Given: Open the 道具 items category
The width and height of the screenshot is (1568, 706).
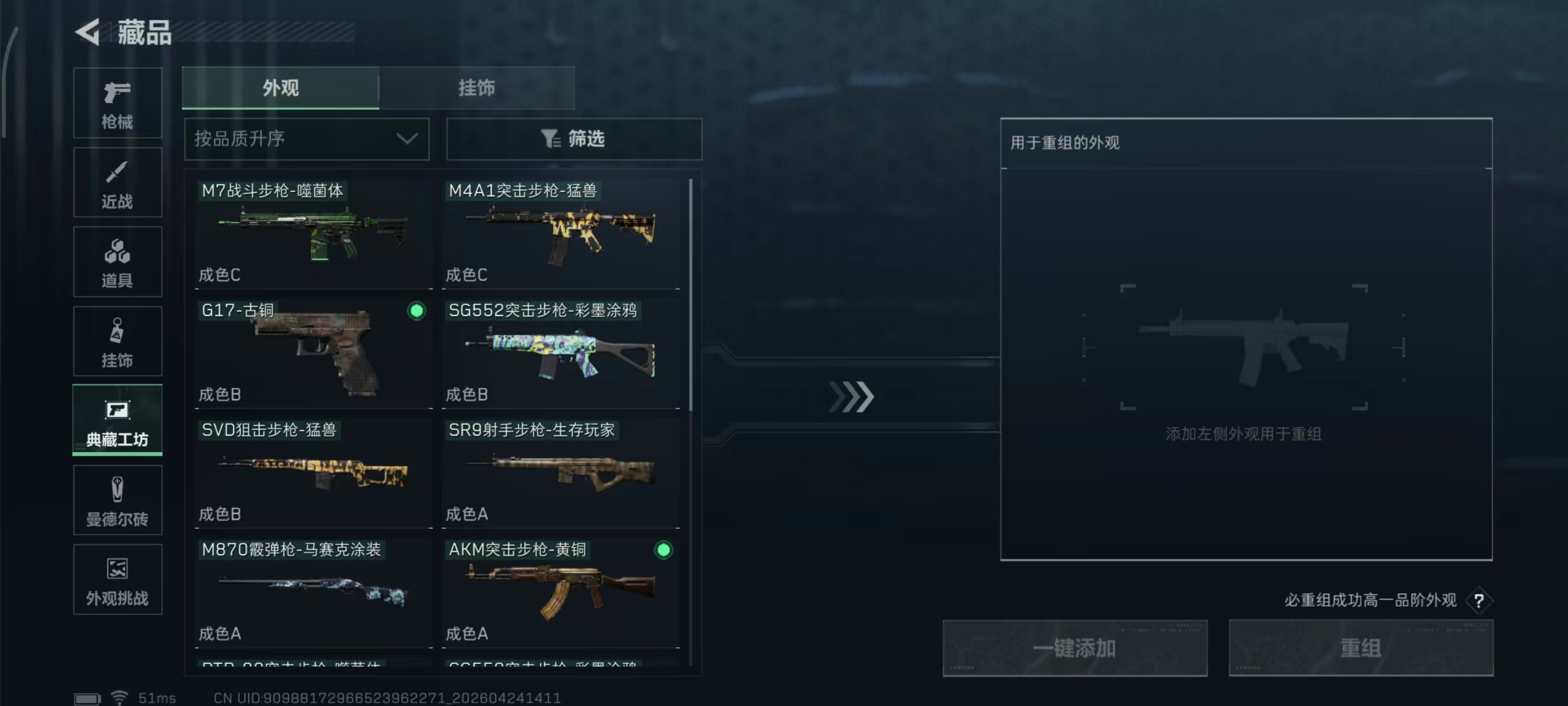Looking at the screenshot, I should (x=117, y=262).
